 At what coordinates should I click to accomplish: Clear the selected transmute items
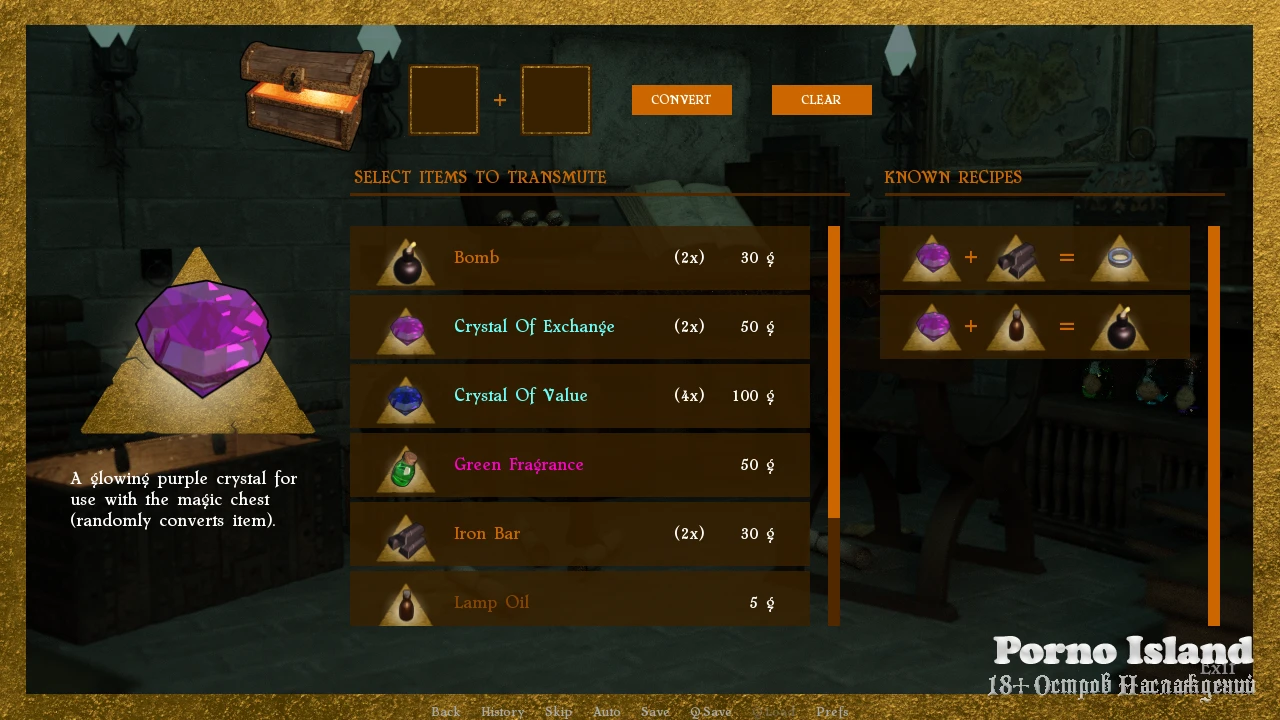click(x=821, y=100)
